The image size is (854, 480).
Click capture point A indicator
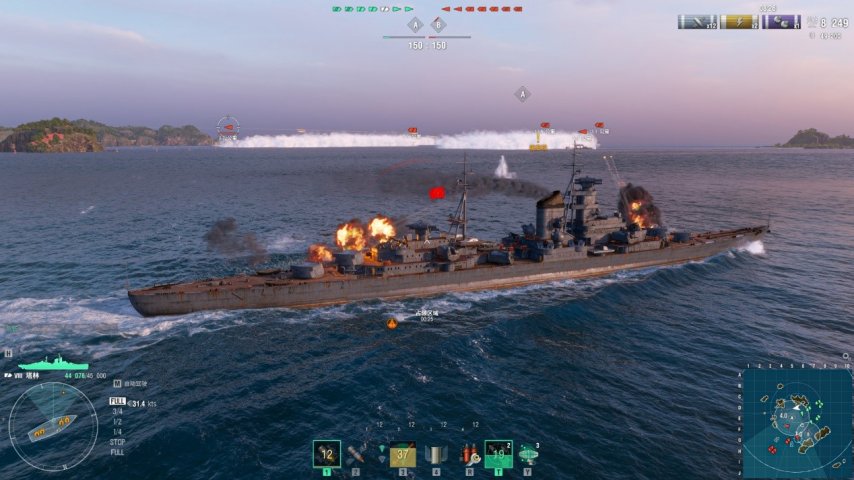click(x=415, y=25)
